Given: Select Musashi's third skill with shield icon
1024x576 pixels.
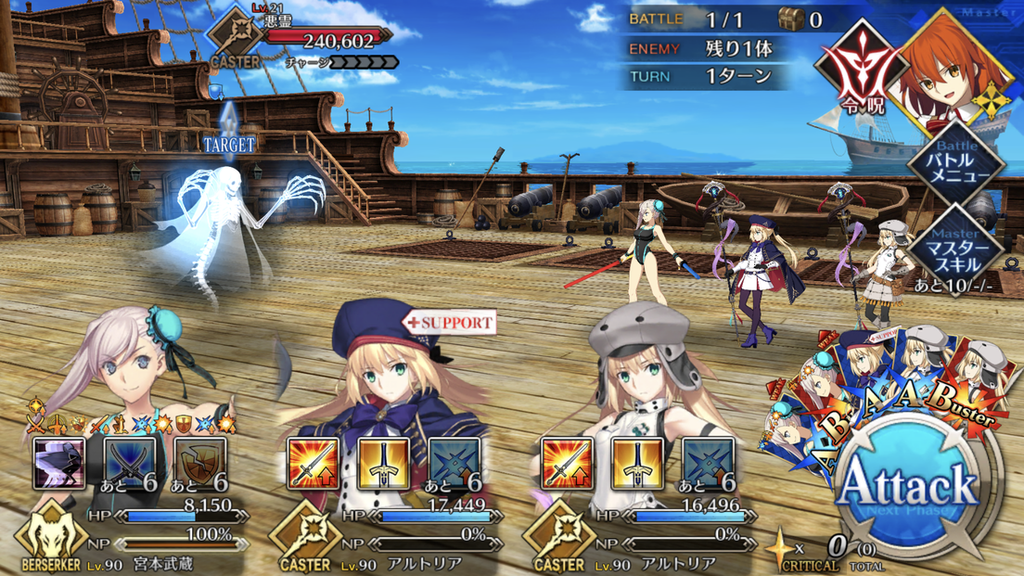Looking at the screenshot, I should pyautogui.click(x=201, y=463).
